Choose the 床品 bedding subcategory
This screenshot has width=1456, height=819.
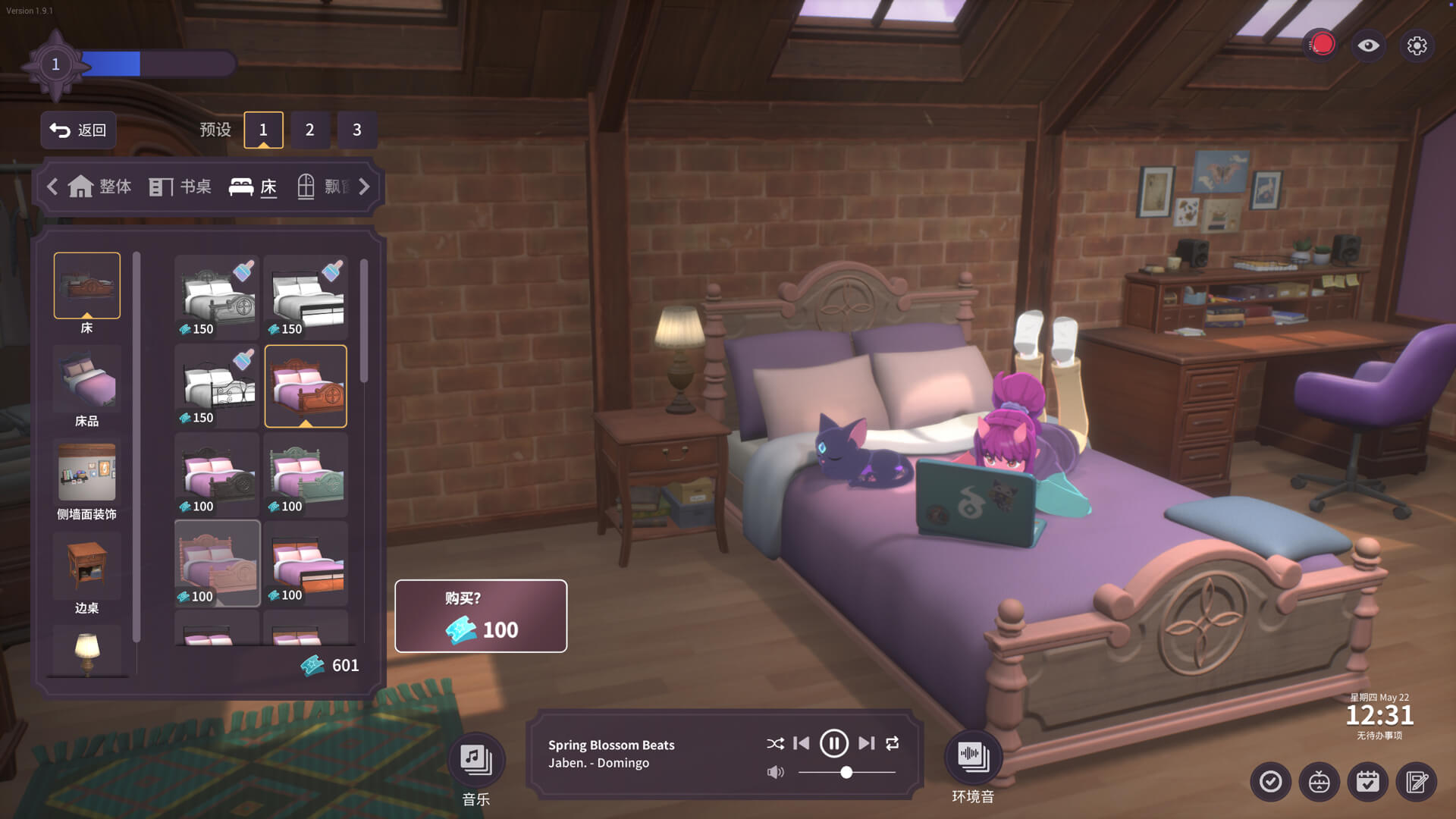pos(86,387)
